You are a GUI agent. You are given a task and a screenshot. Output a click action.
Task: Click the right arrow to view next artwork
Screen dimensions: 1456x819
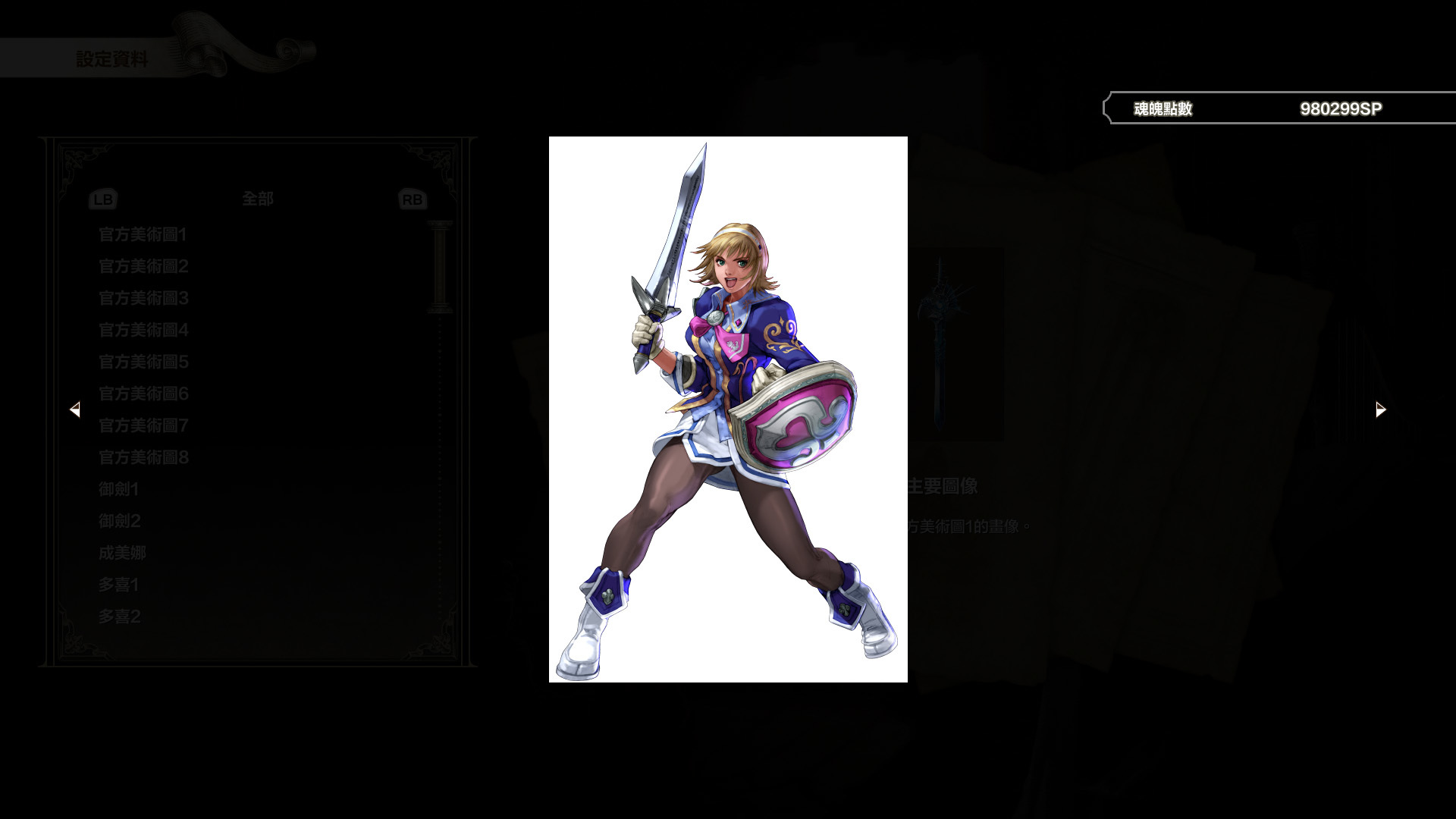pyautogui.click(x=1379, y=409)
